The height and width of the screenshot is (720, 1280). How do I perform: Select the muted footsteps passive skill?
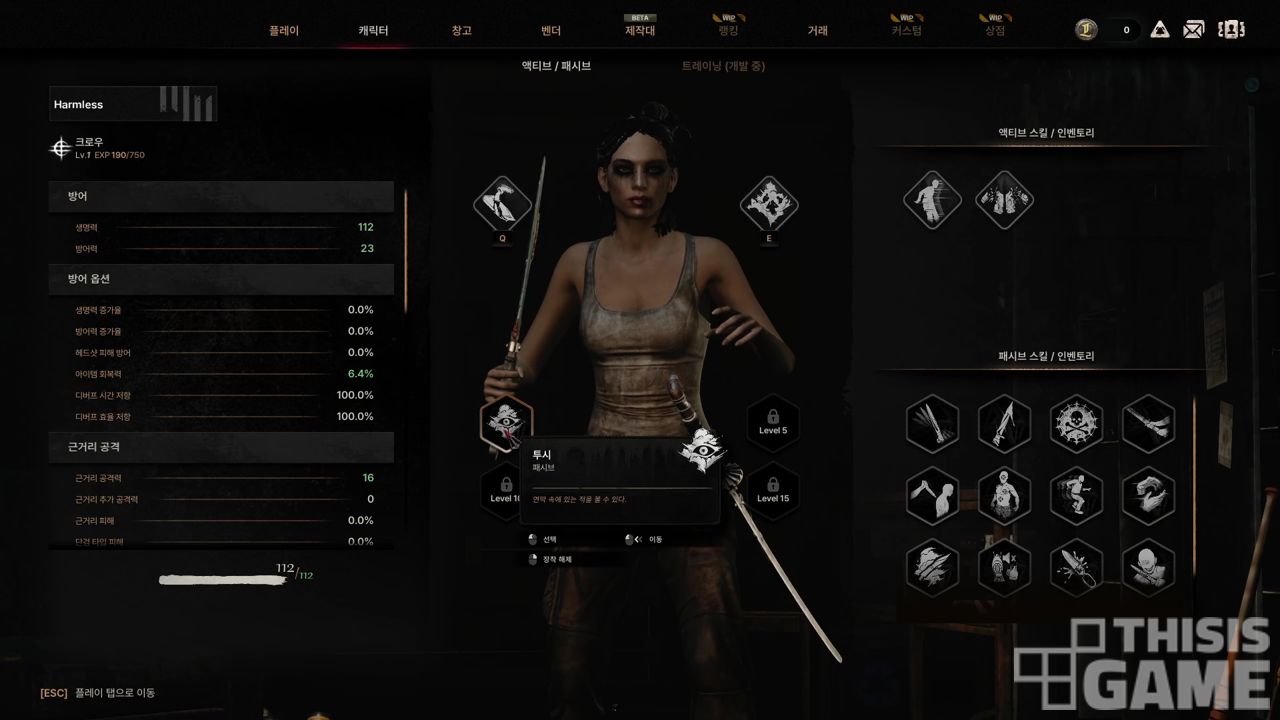(1004, 567)
